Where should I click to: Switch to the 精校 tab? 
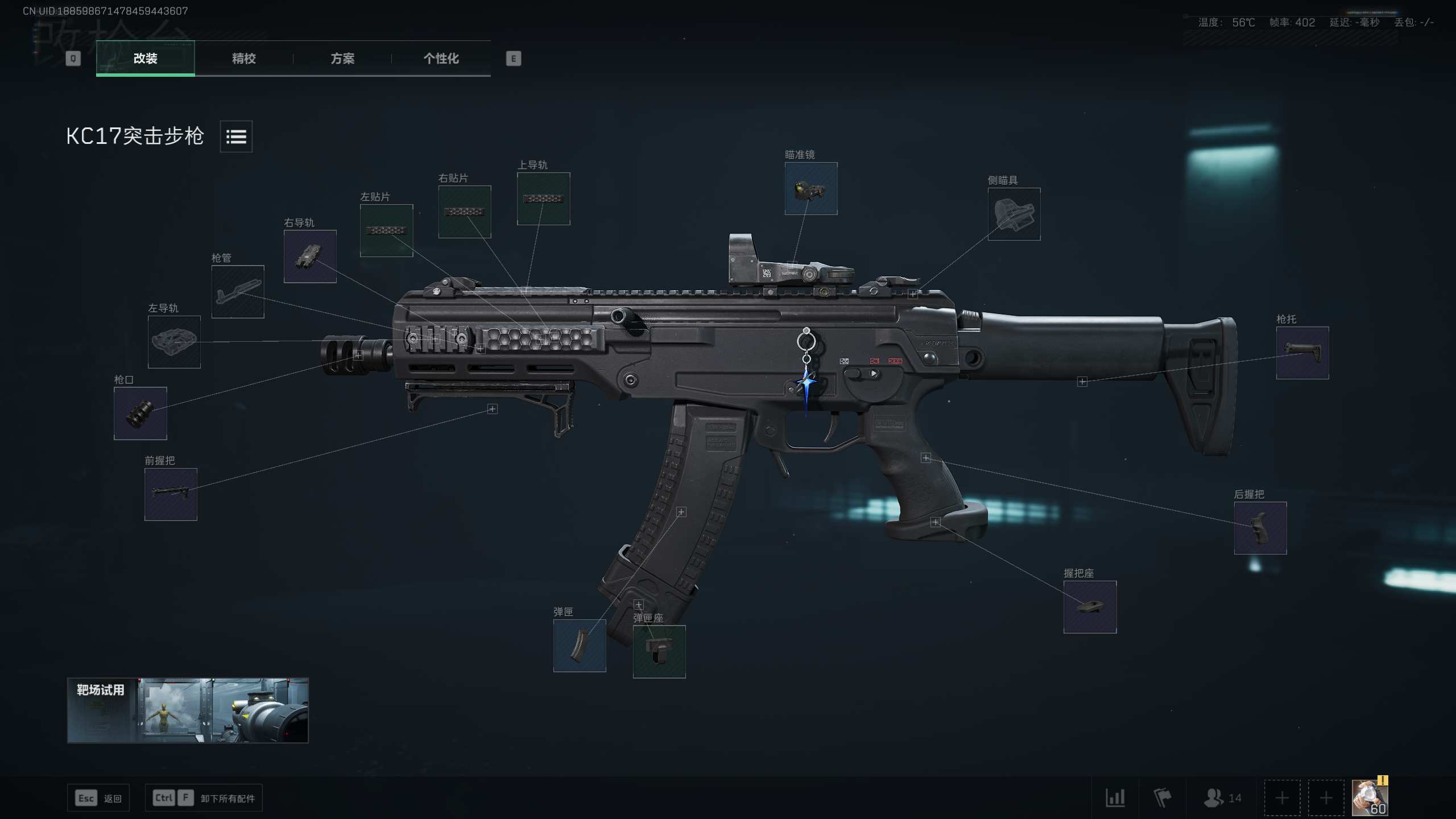pos(243,59)
